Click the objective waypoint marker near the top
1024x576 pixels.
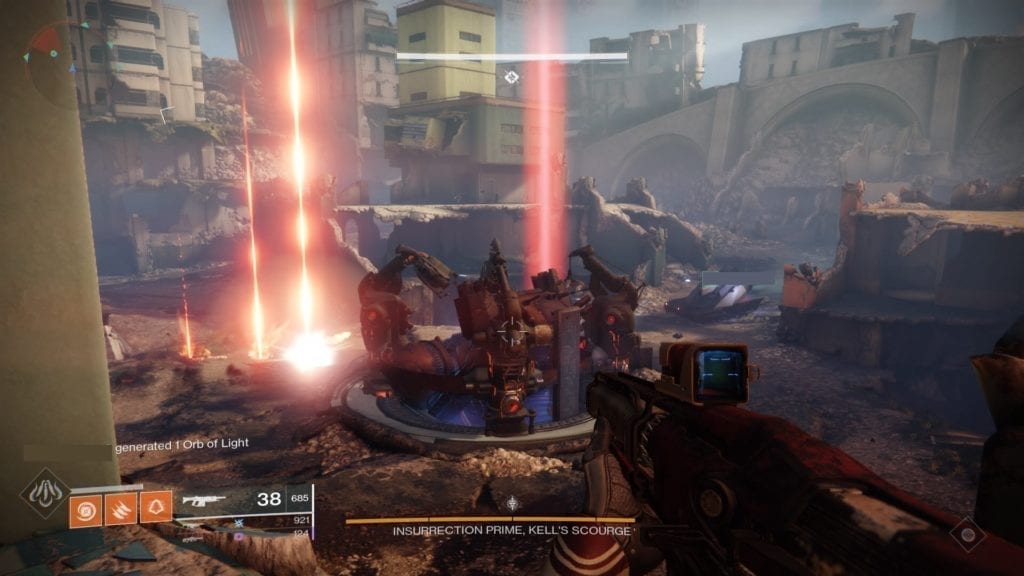tap(512, 77)
